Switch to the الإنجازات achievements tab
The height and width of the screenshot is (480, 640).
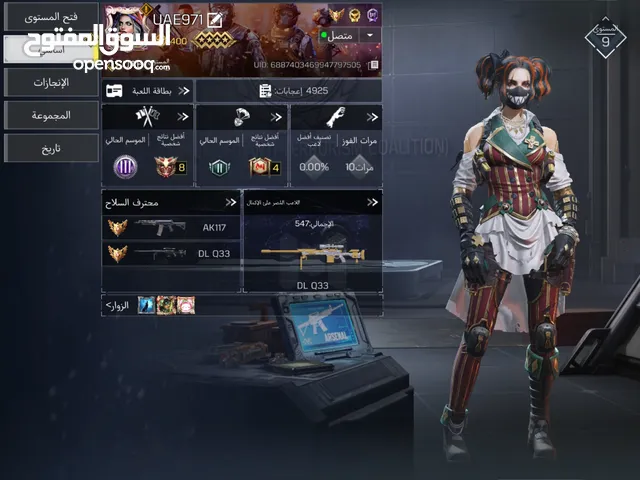(50, 82)
